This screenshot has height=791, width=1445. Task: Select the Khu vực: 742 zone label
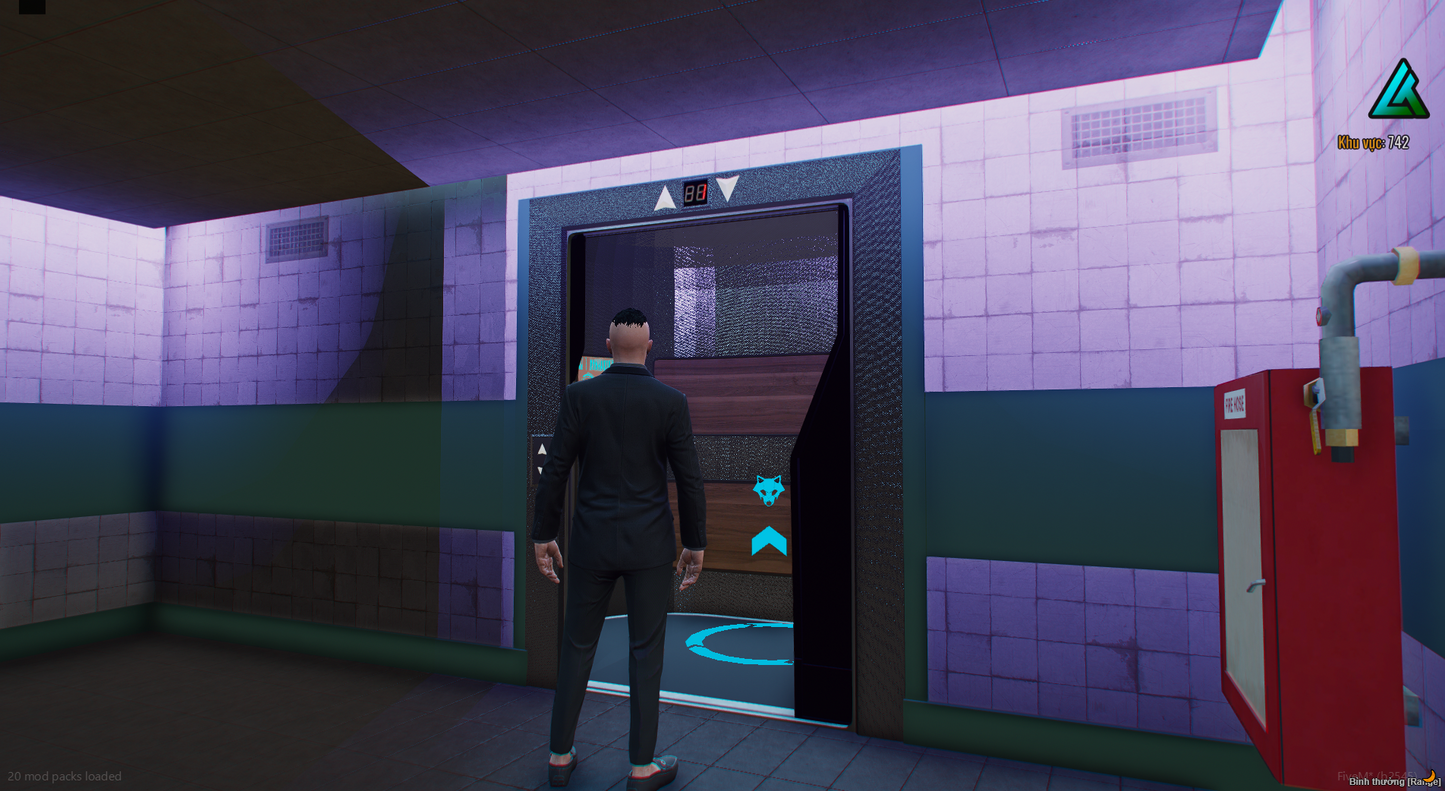1374,143
